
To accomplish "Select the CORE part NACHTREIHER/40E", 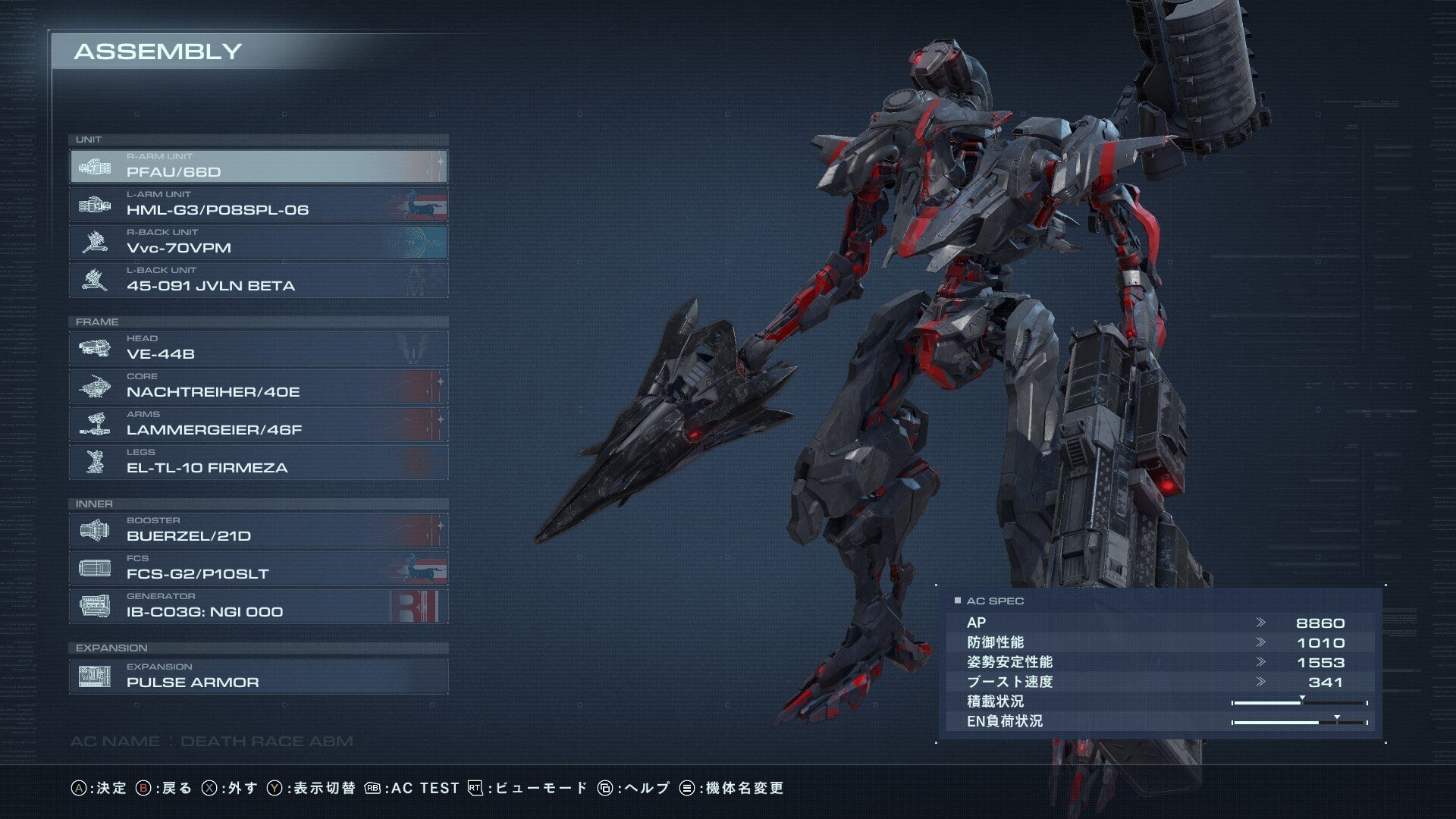I will click(x=259, y=386).
